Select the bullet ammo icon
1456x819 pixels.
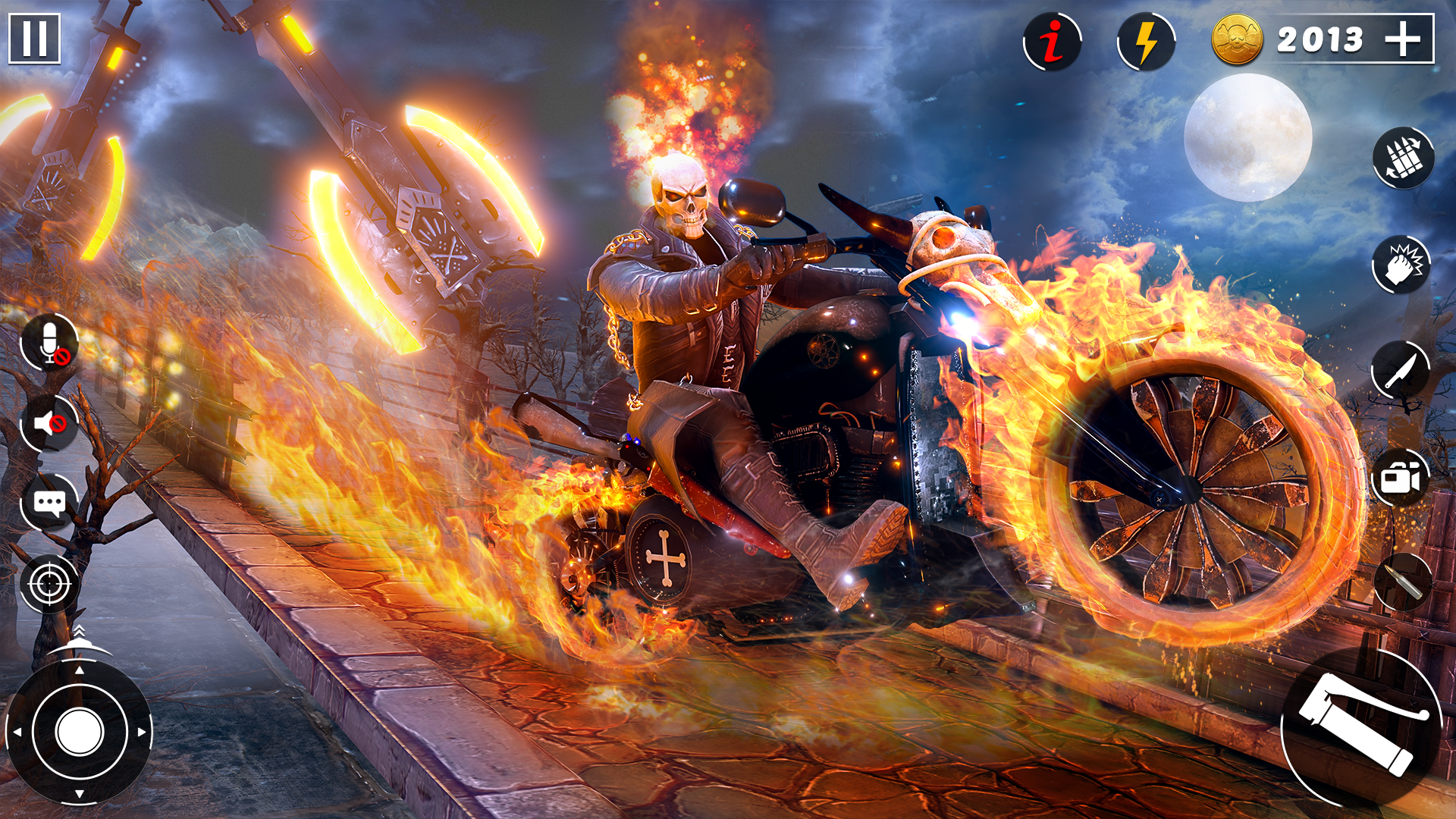click(x=1402, y=580)
